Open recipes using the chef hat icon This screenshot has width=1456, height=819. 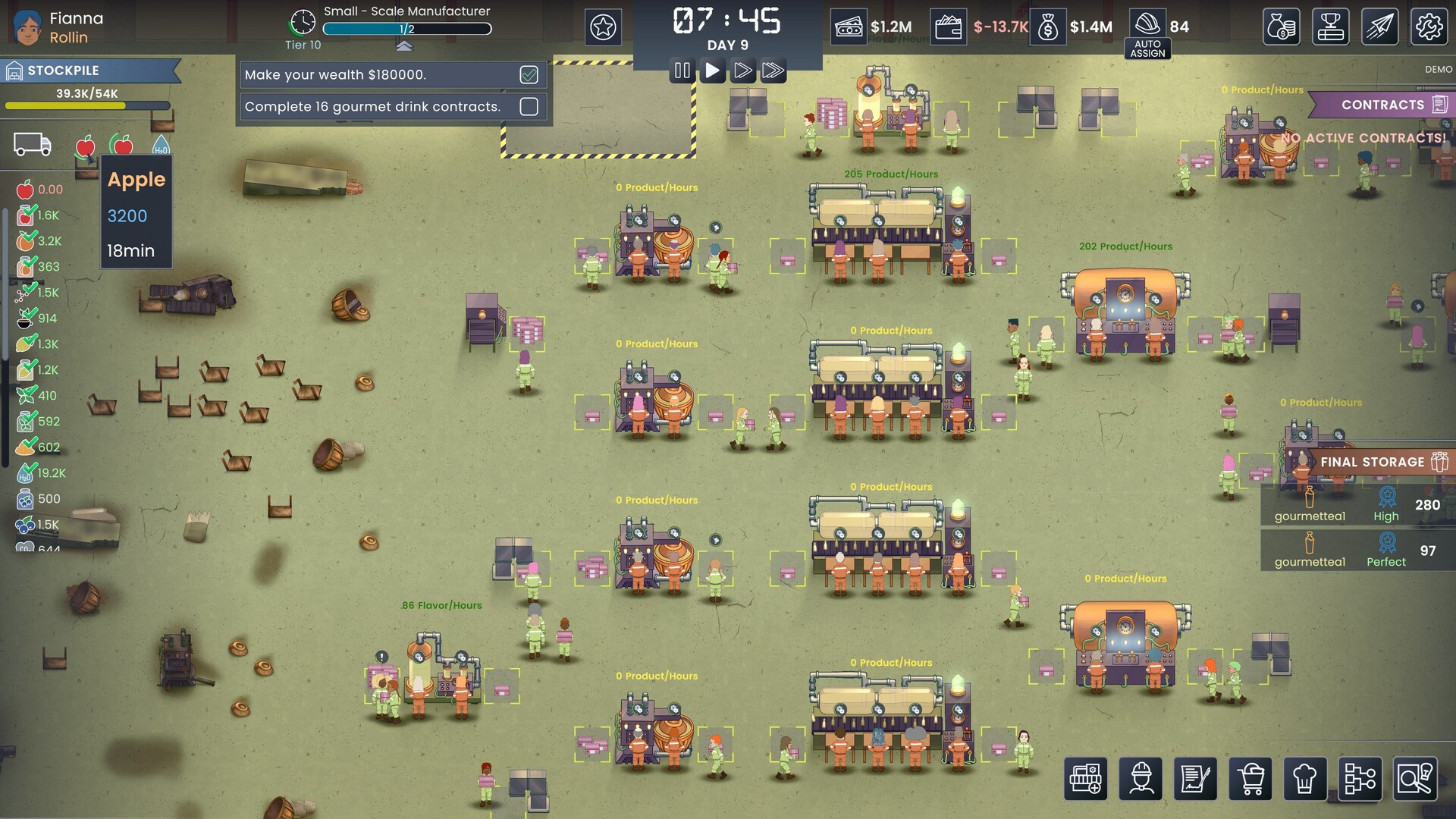click(x=1307, y=779)
